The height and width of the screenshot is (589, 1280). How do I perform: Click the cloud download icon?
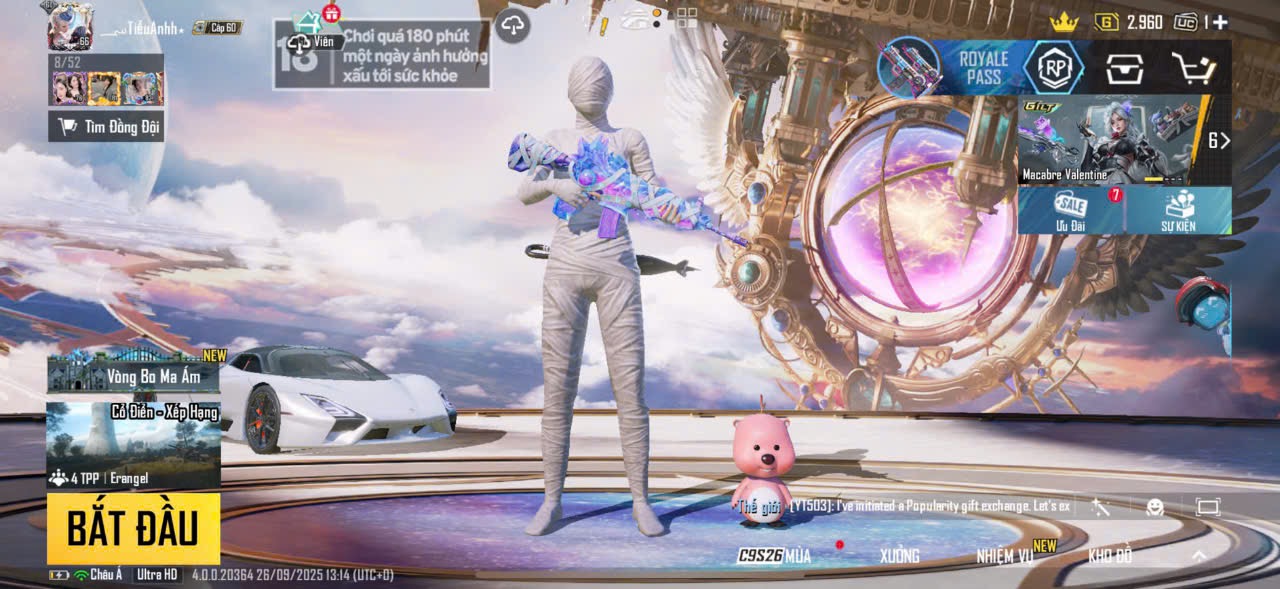(512, 25)
